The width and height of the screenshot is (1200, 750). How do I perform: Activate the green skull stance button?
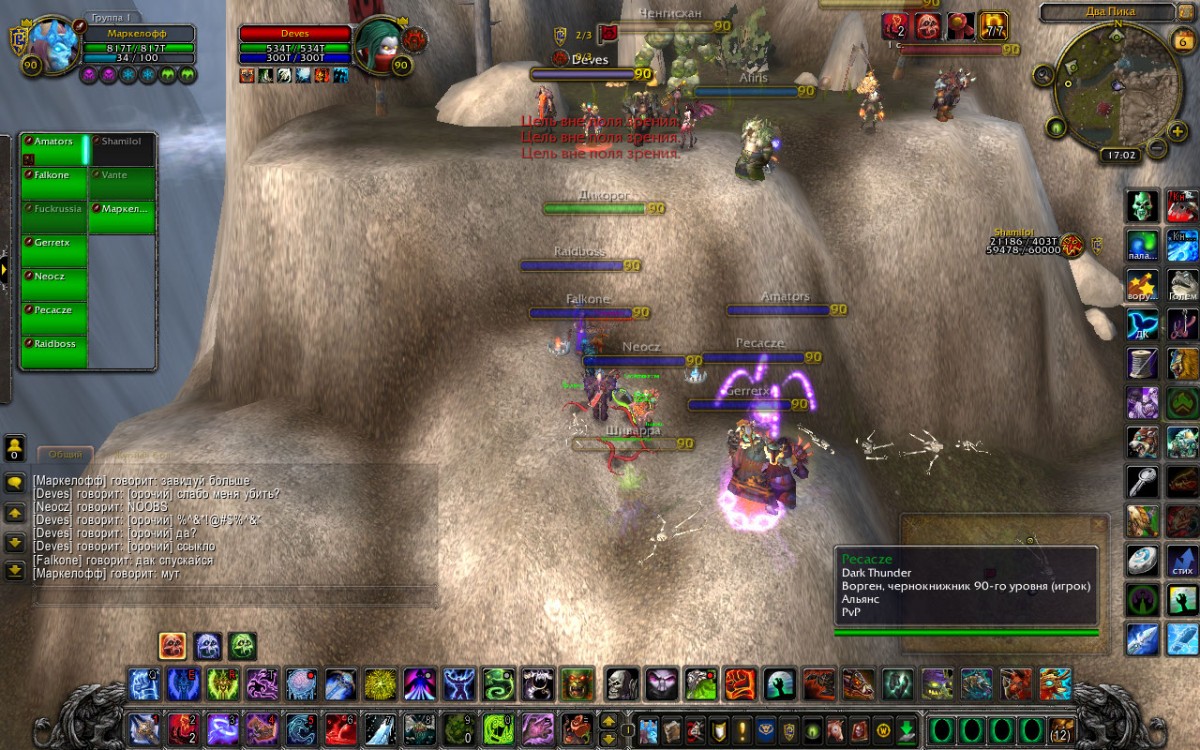pyautogui.click(x=242, y=645)
